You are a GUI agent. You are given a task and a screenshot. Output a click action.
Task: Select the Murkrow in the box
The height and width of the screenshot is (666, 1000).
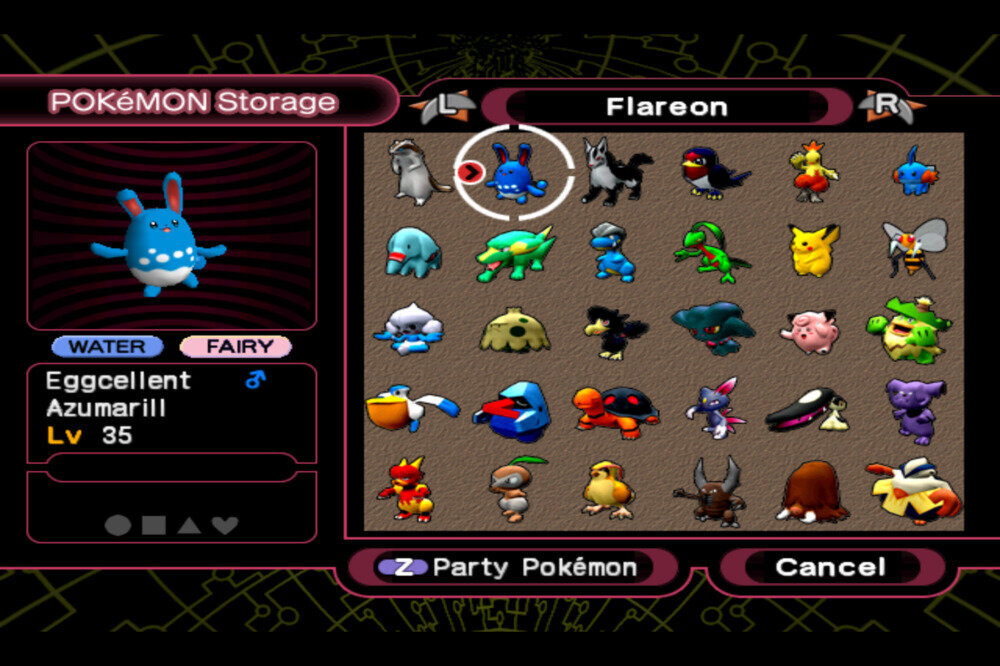point(614,331)
